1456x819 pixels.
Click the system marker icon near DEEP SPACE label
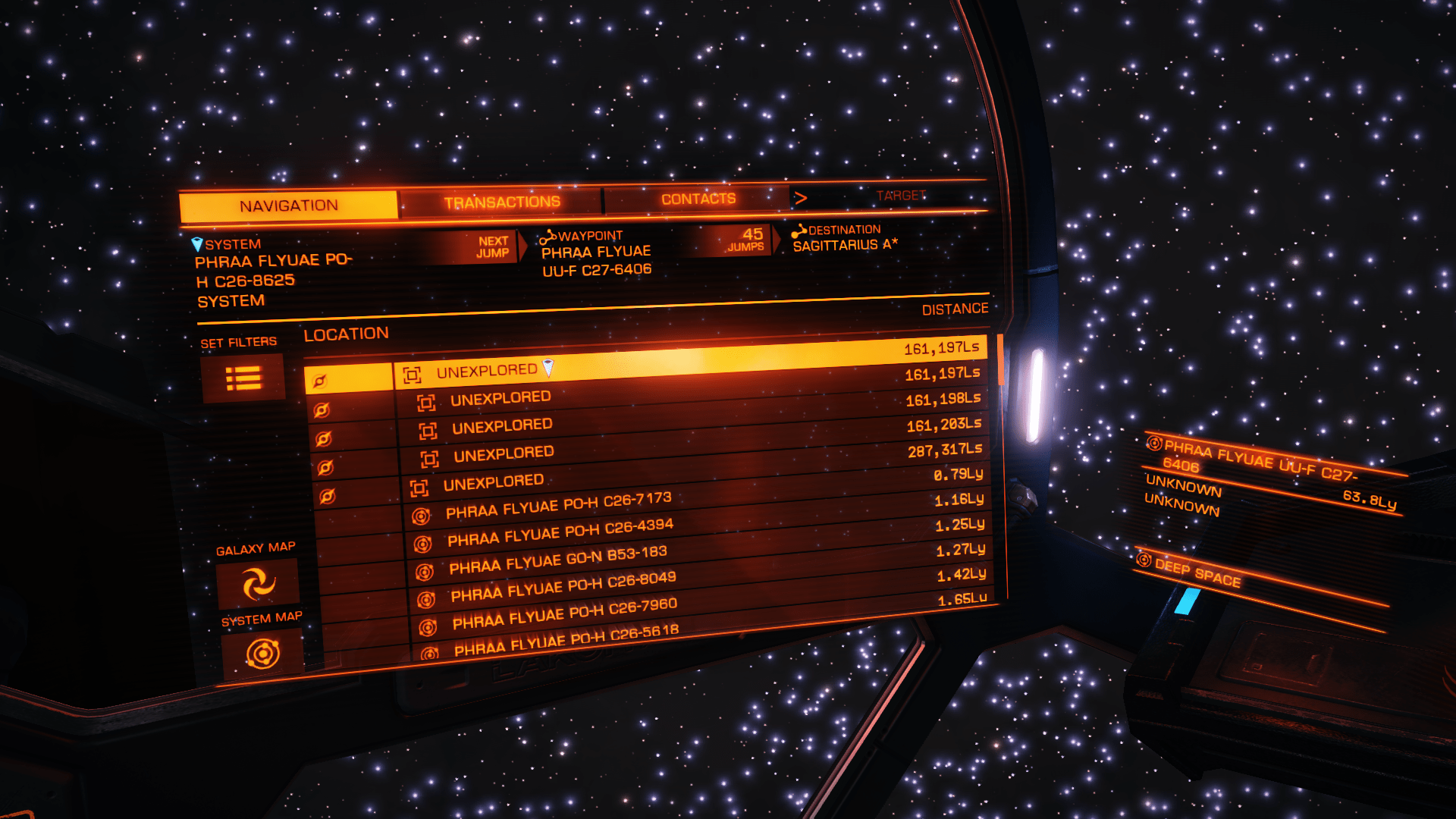click(x=1144, y=562)
